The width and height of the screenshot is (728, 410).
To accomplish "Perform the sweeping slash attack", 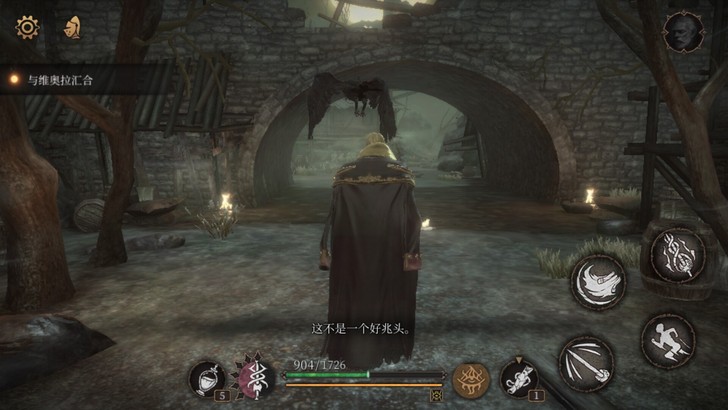I will [598, 282].
